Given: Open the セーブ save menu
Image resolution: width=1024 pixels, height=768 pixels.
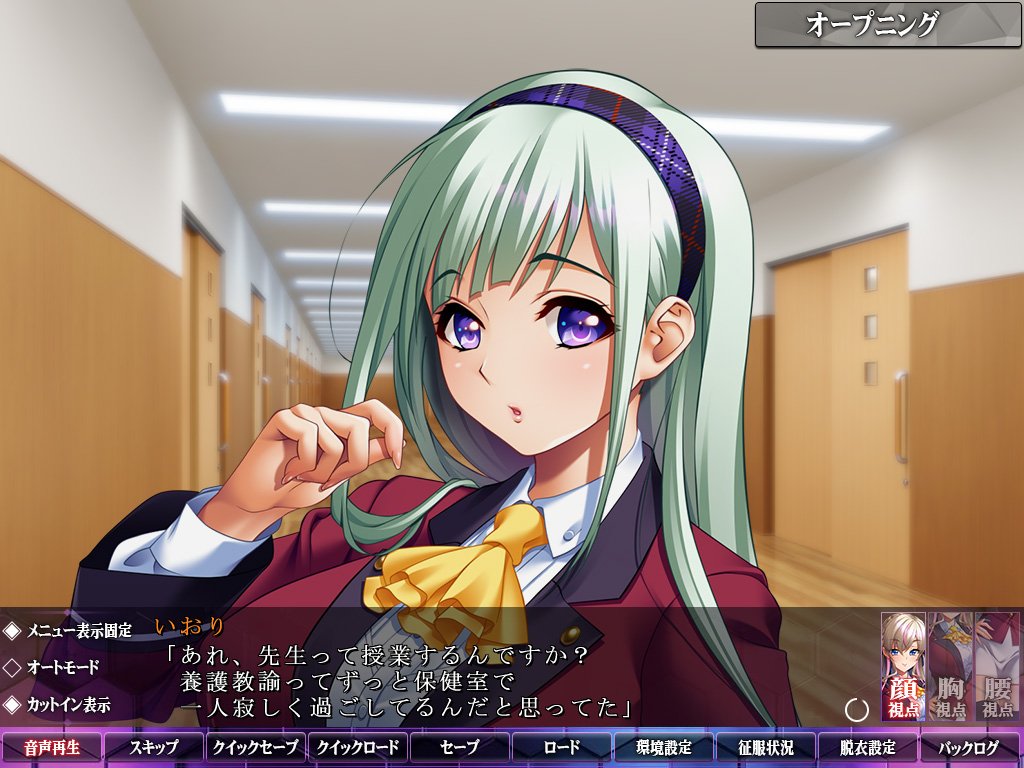Looking at the screenshot, I should point(460,747).
